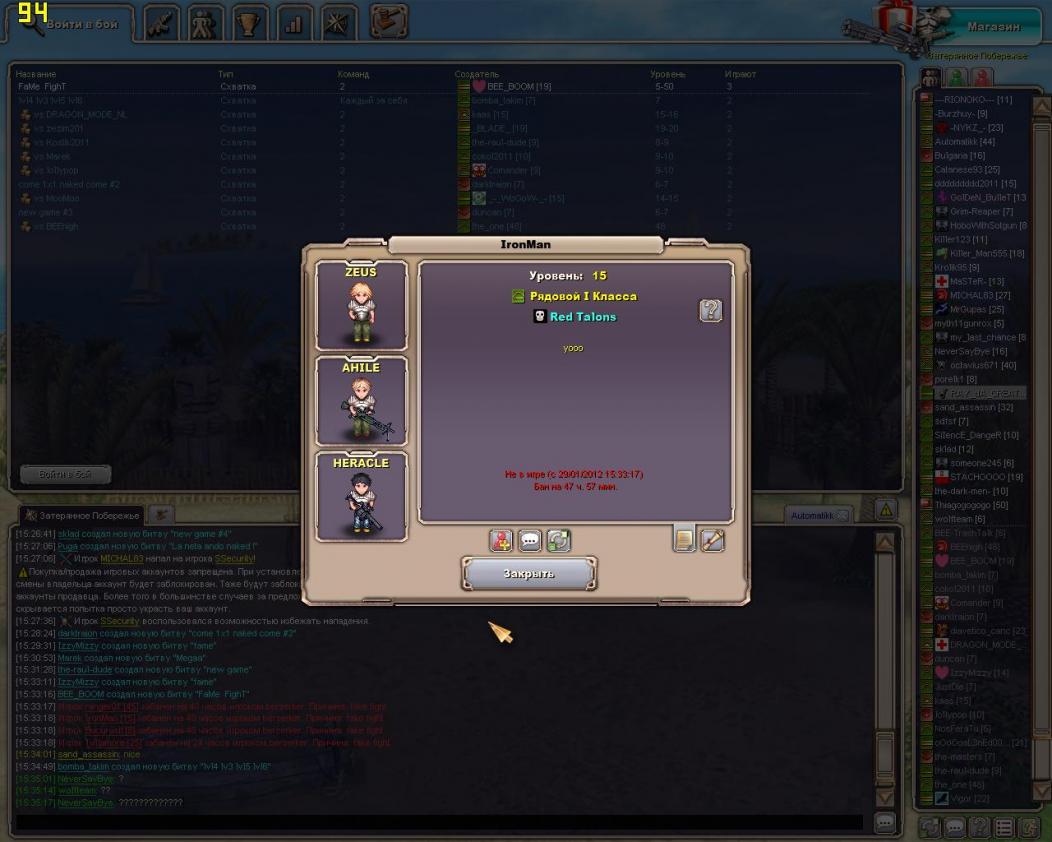Open the question mark help button
The image size is (1052, 842).
click(x=710, y=311)
